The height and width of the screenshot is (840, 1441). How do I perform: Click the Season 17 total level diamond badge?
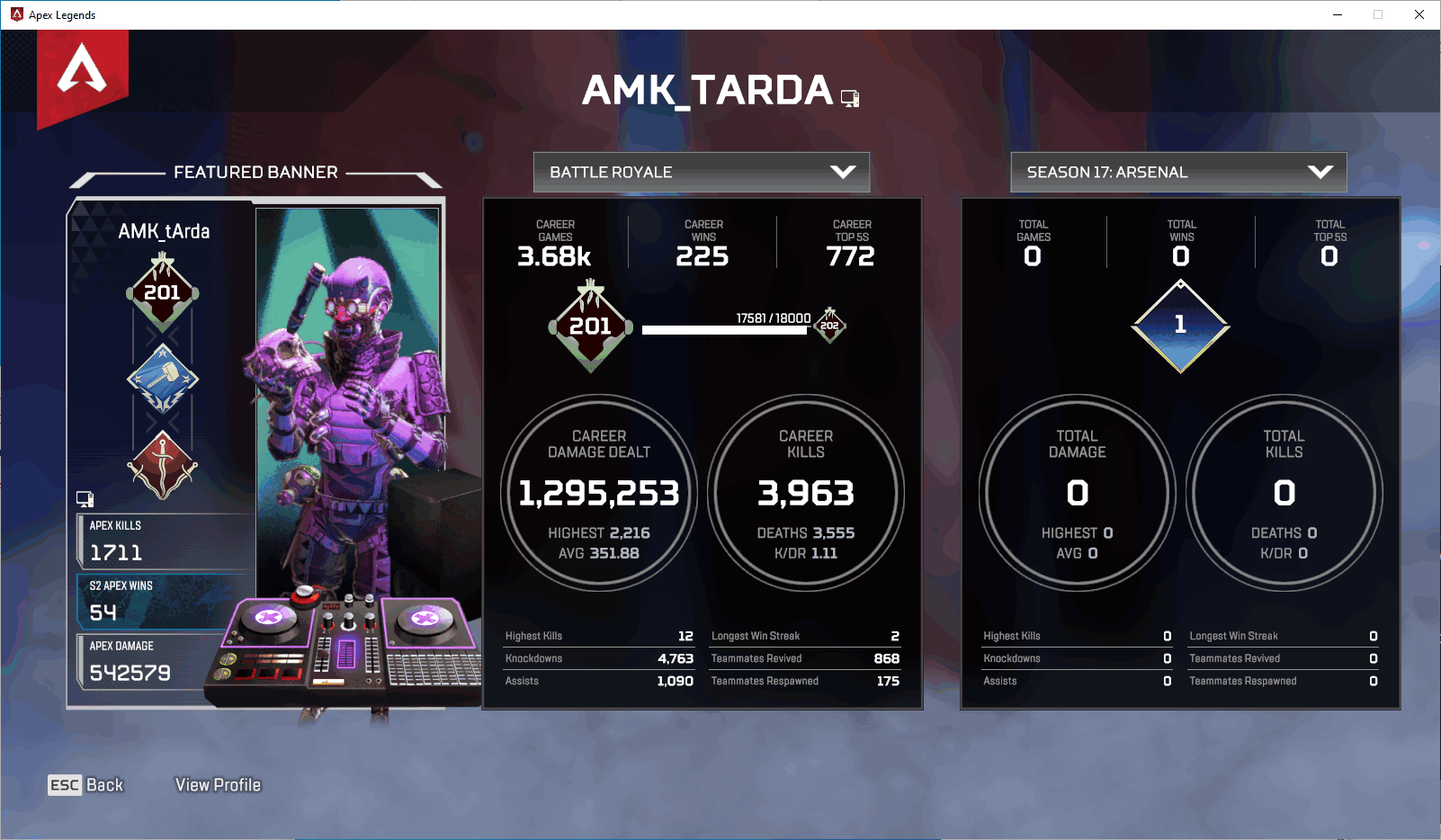(1180, 324)
